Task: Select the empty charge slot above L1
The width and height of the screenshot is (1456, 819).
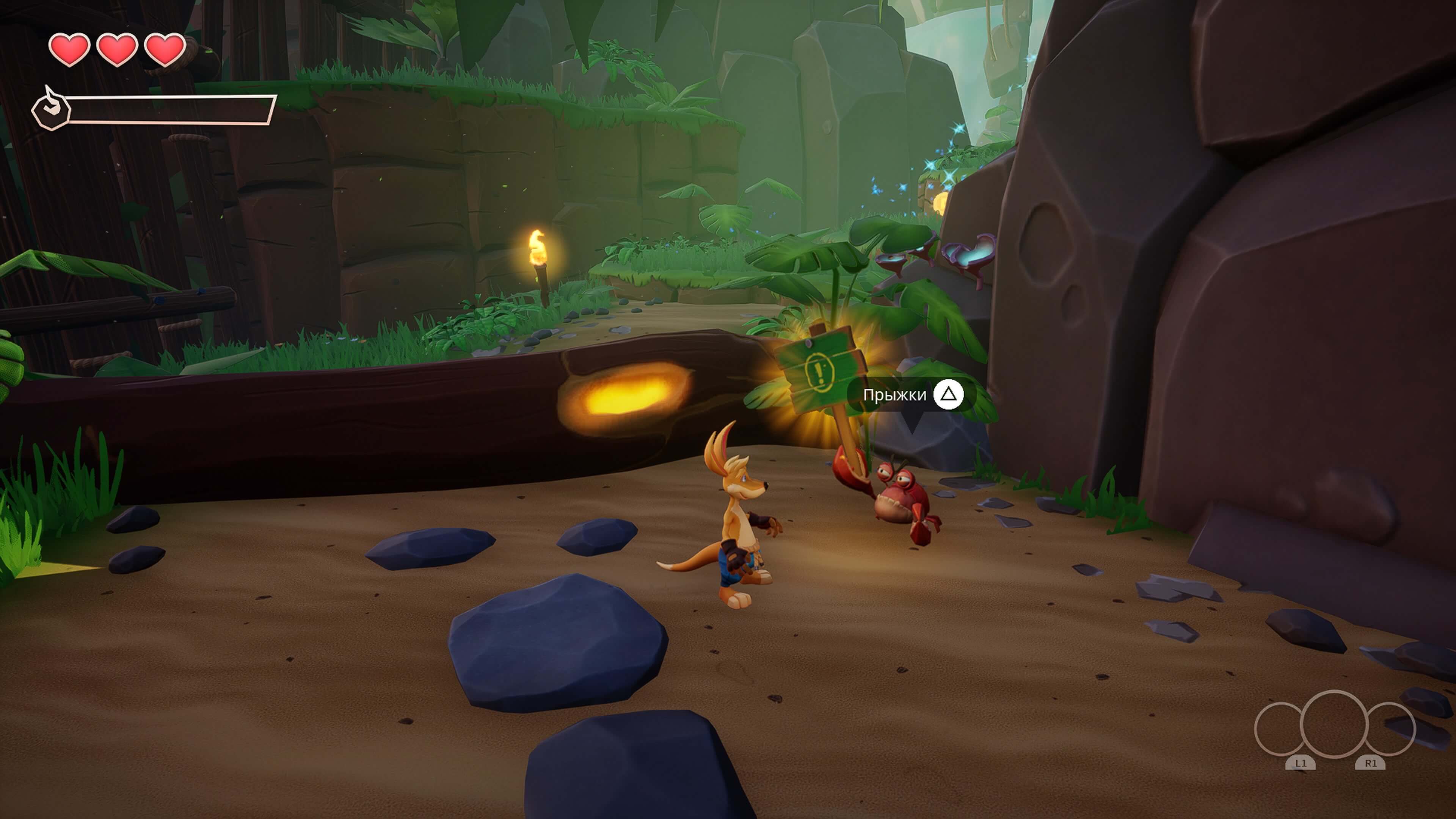Action: point(1279,729)
